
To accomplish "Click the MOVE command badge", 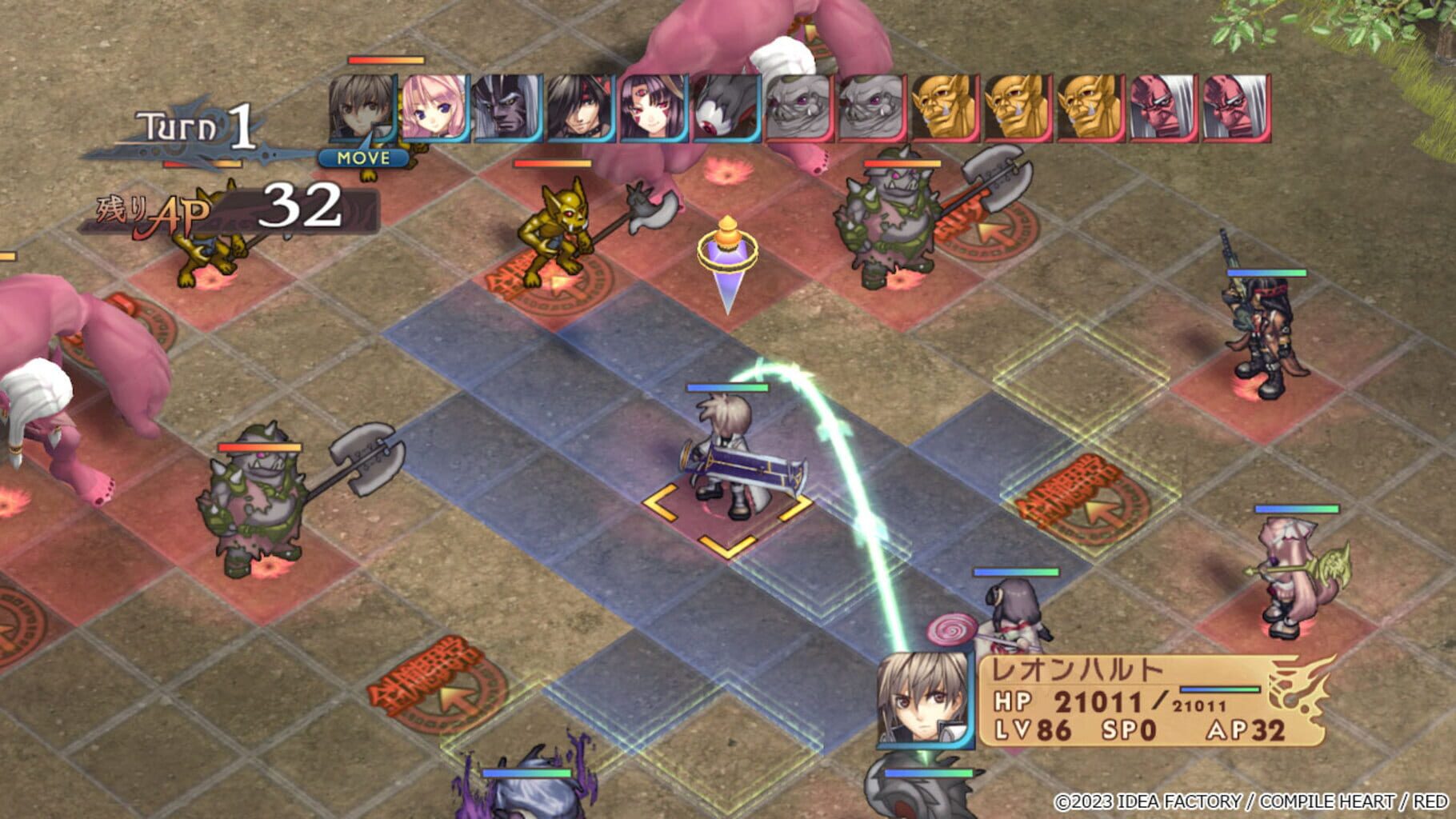I will click(364, 158).
